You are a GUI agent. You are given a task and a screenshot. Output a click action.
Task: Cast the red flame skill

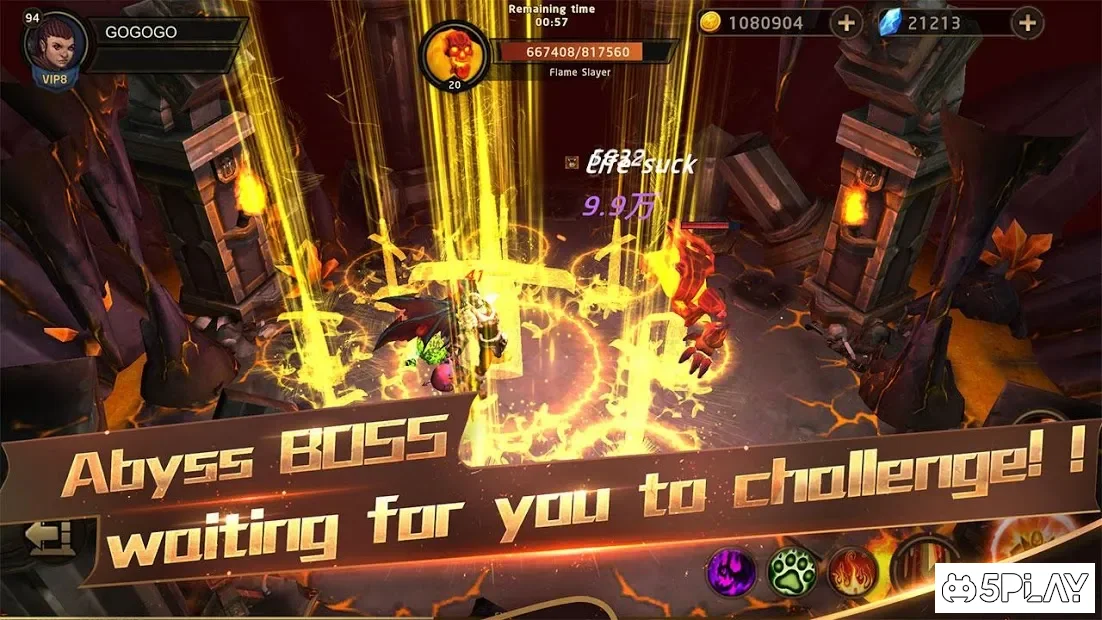tap(852, 572)
